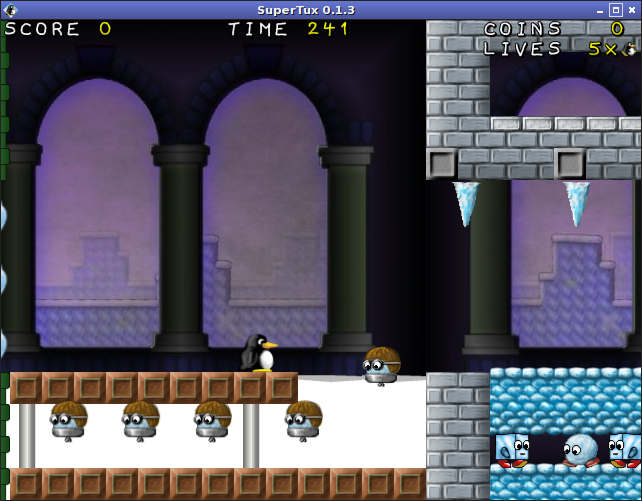Screen dimensions: 642x501
Task: Maximize the SuperTux window
Action: [x=614, y=10]
